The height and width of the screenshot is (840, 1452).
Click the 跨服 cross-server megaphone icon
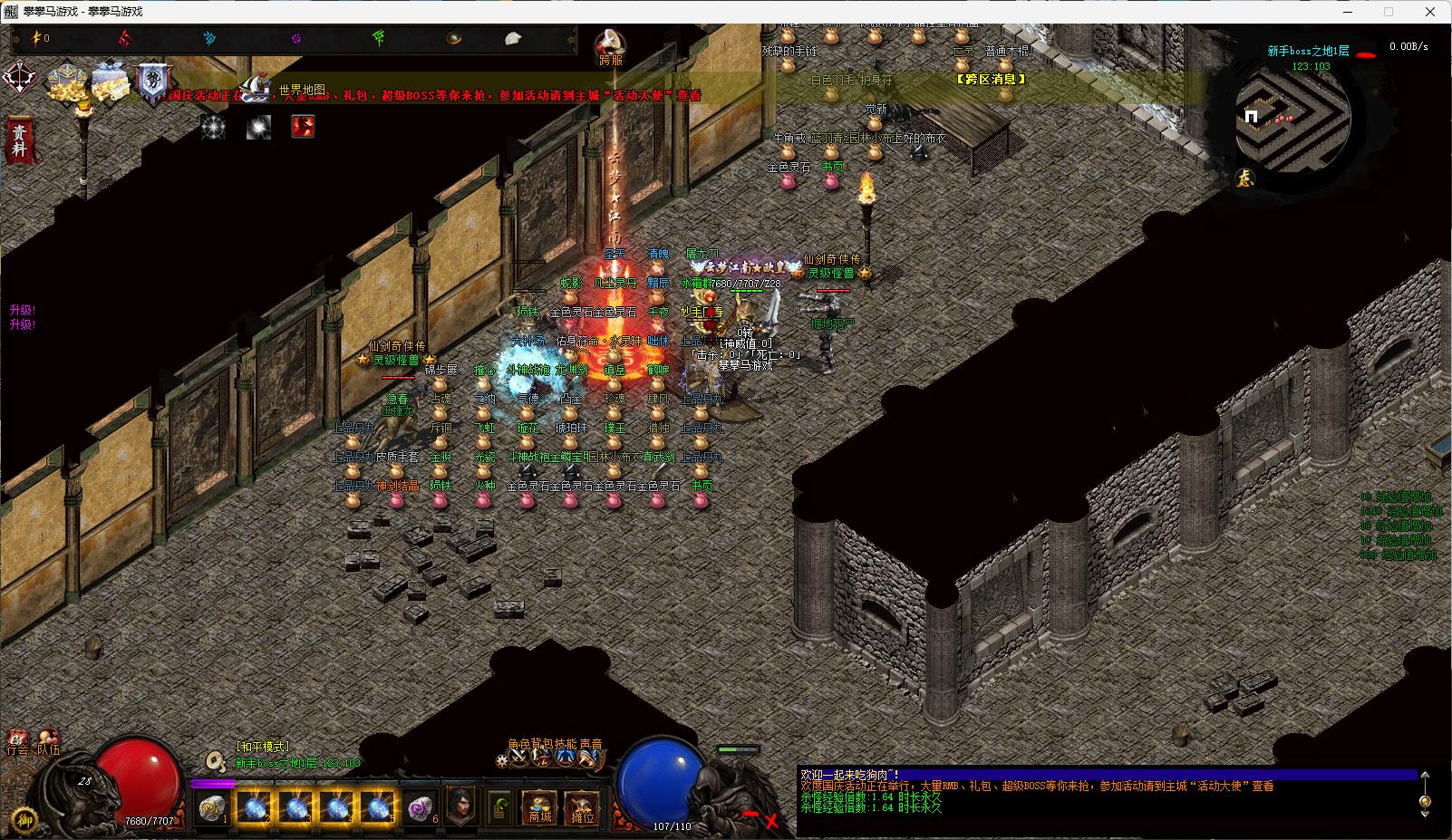611,45
